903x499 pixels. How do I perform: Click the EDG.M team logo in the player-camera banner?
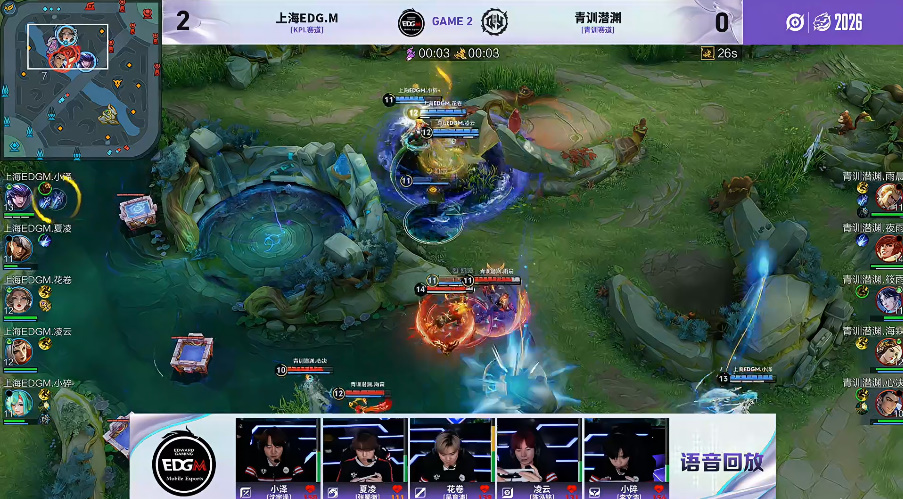pyautogui.click(x=182, y=460)
